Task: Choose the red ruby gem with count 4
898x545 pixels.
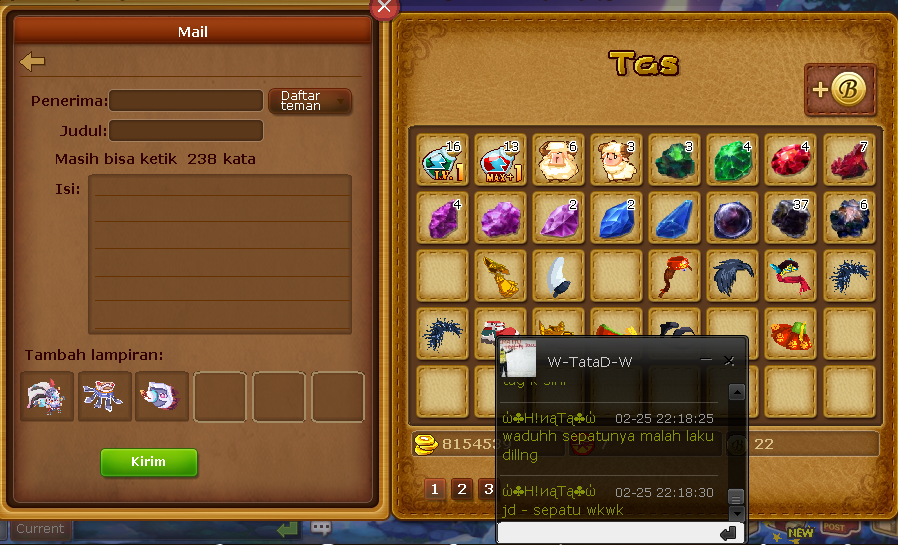Action: (x=790, y=160)
